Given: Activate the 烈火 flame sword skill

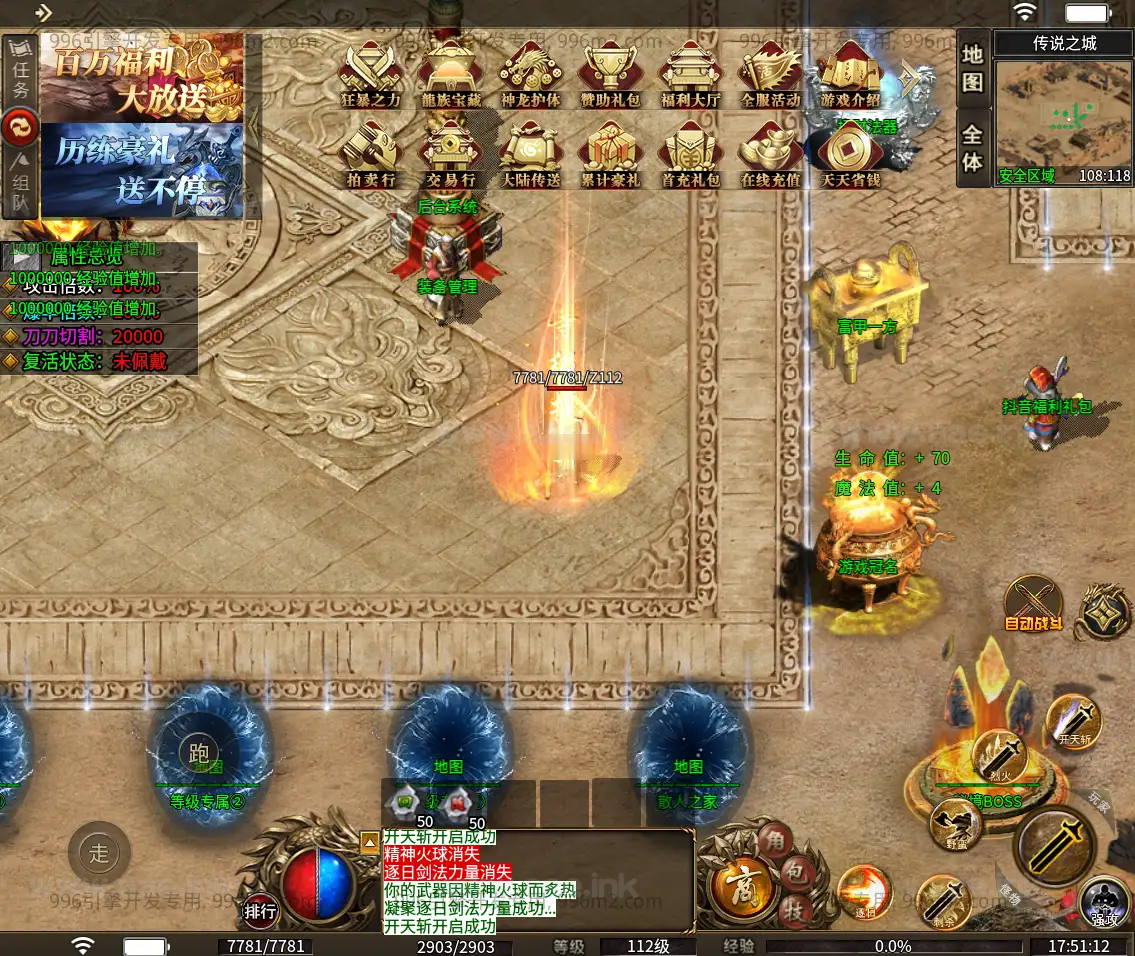Looking at the screenshot, I should point(999,753).
